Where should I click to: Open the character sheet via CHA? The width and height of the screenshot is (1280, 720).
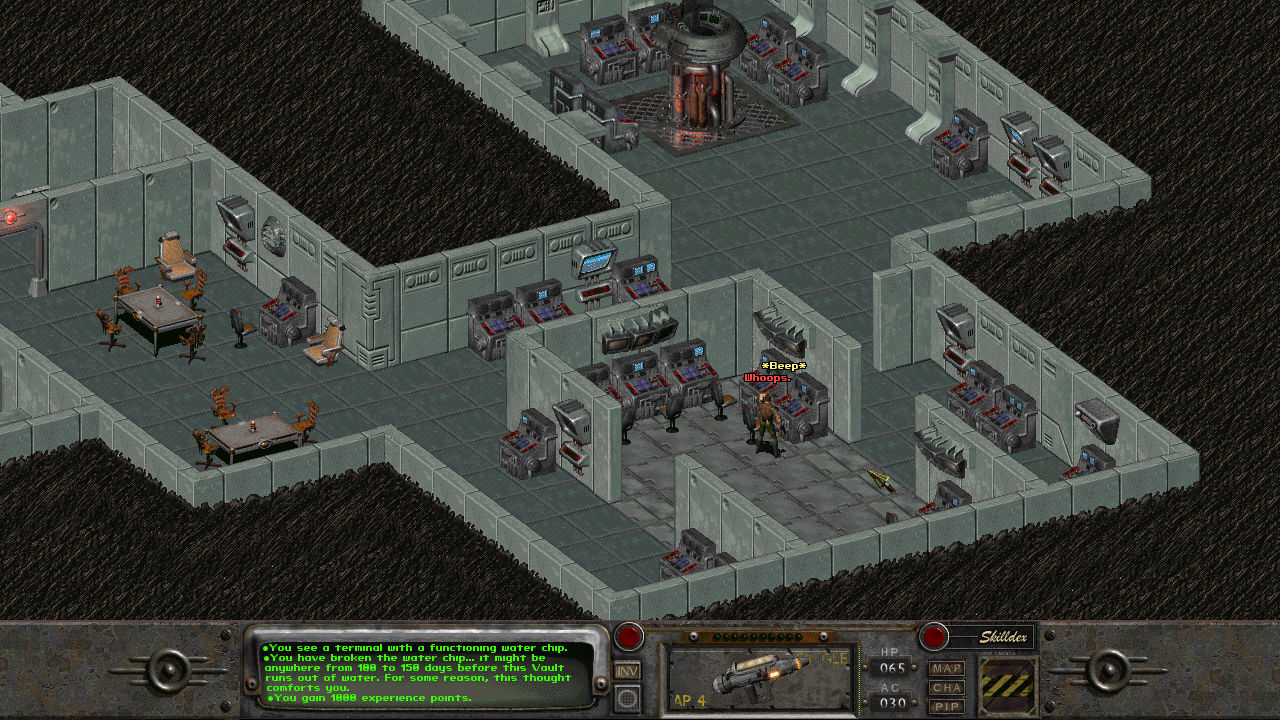(946, 688)
